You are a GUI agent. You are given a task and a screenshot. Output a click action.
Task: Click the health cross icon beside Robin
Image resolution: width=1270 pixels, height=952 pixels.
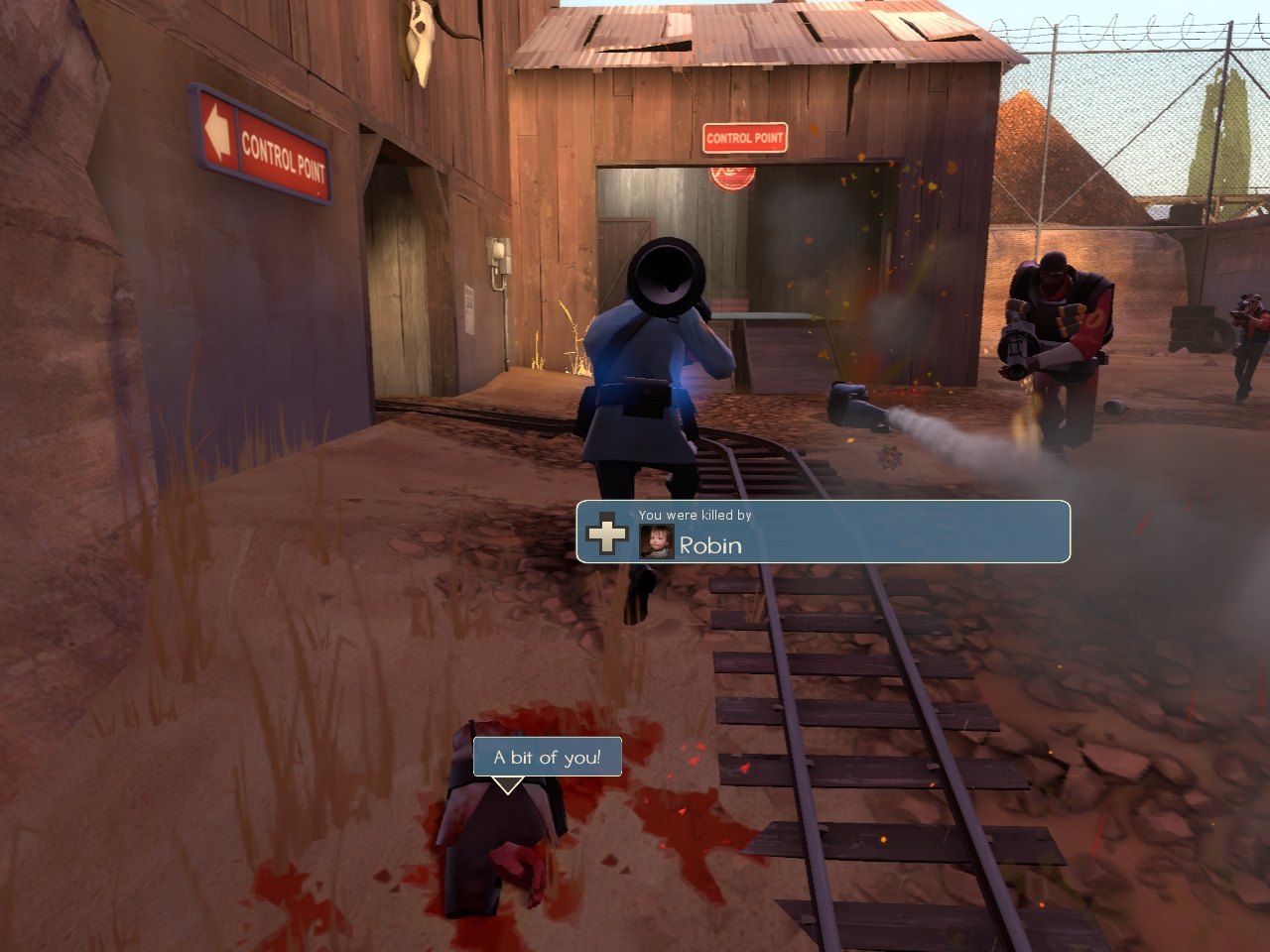click(x=606, y=535)
